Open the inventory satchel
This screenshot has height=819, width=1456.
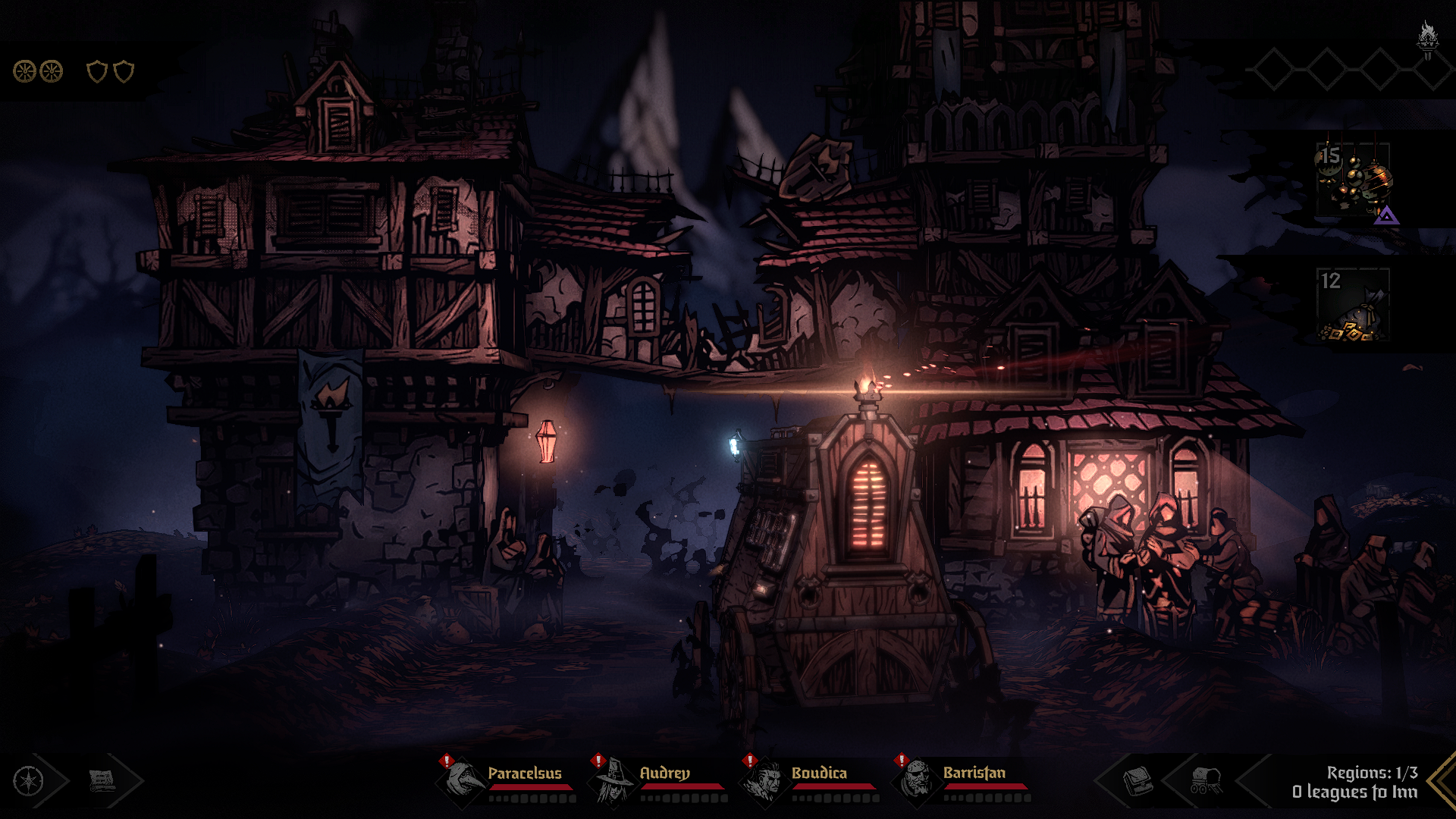coord(1137,781)
